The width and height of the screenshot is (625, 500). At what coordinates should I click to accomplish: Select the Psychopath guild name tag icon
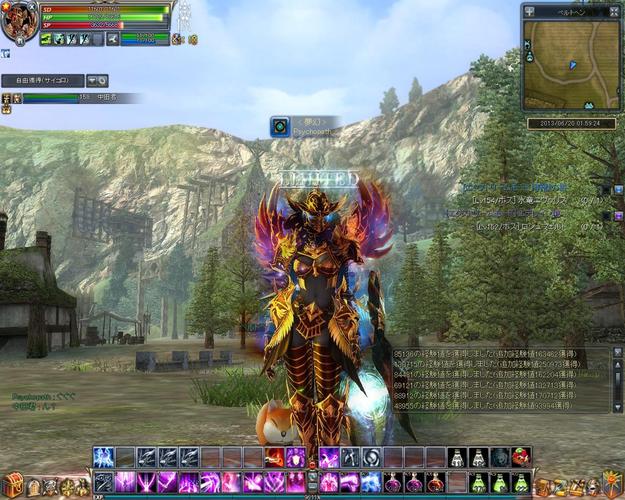280,126
